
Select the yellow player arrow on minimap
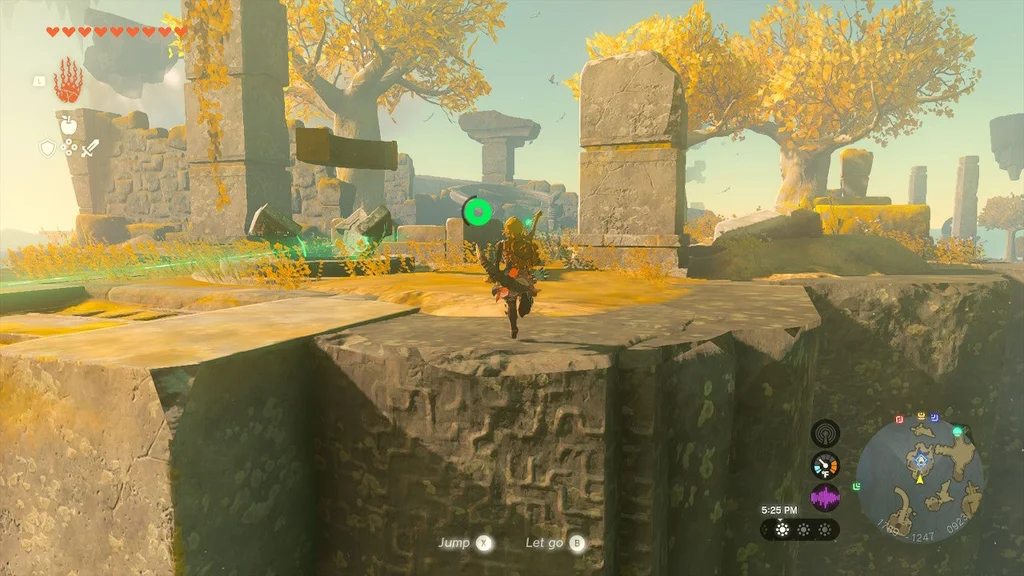pyautogui.click(x=918, y=477)
